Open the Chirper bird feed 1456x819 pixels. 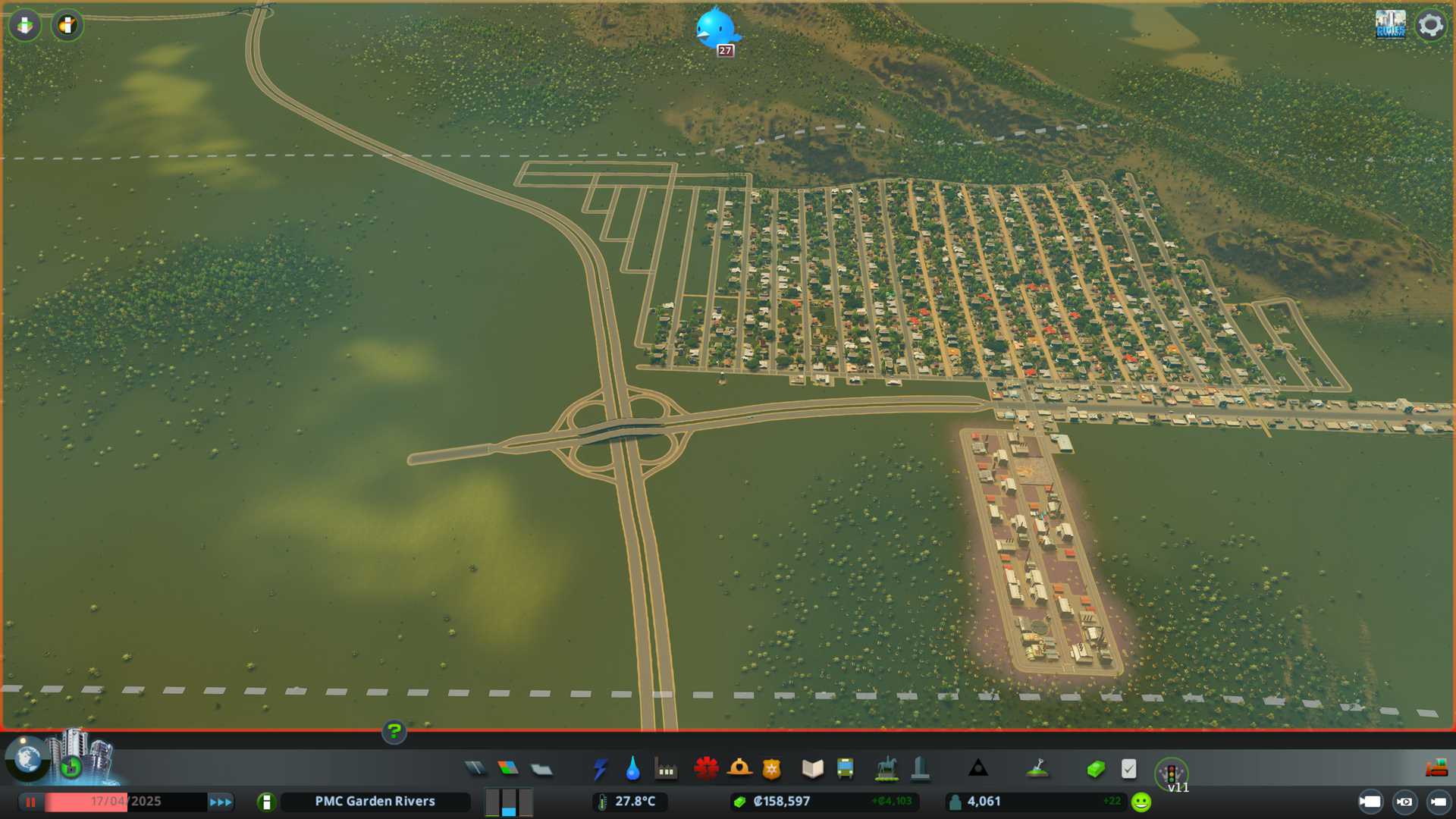coord(715,29)
